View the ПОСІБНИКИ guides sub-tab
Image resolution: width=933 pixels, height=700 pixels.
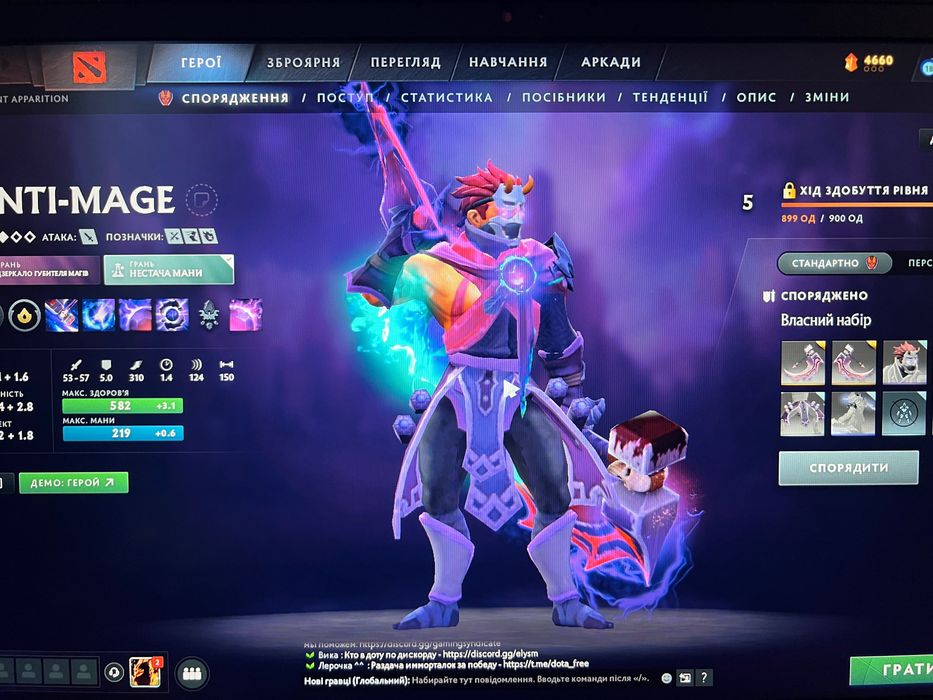pos(564,98)
